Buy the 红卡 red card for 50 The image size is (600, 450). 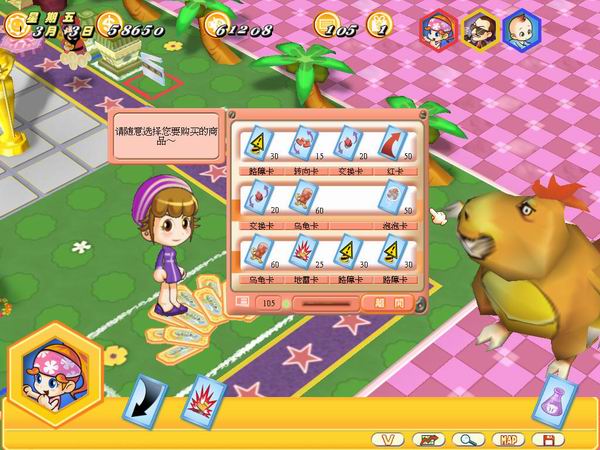[393, 144]
